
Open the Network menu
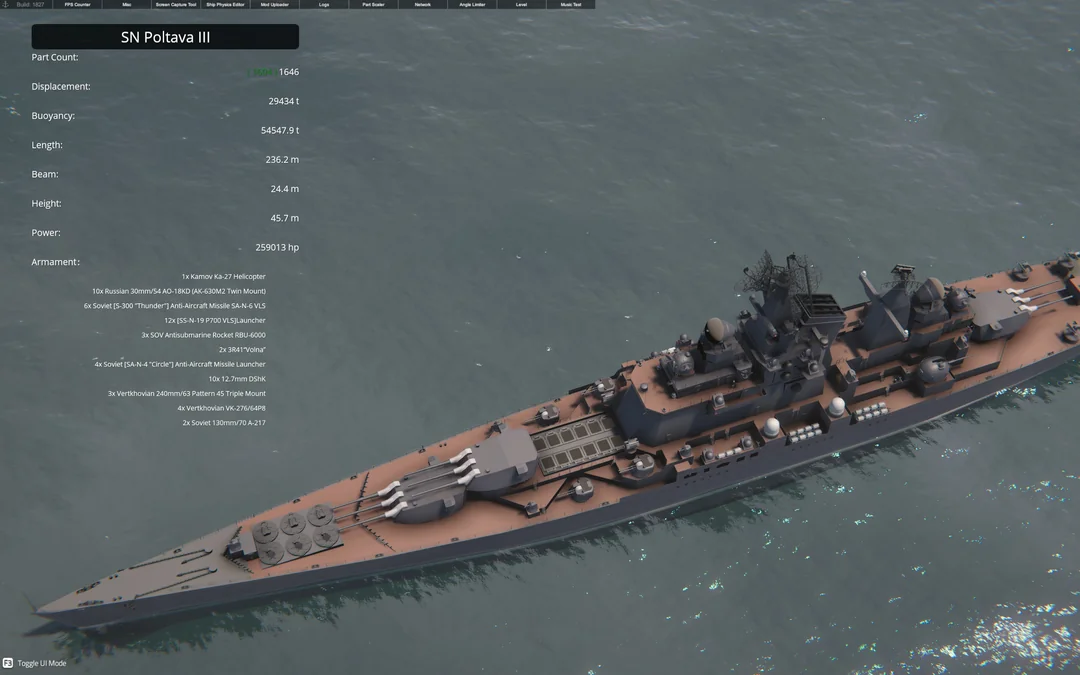pos(423,5)
